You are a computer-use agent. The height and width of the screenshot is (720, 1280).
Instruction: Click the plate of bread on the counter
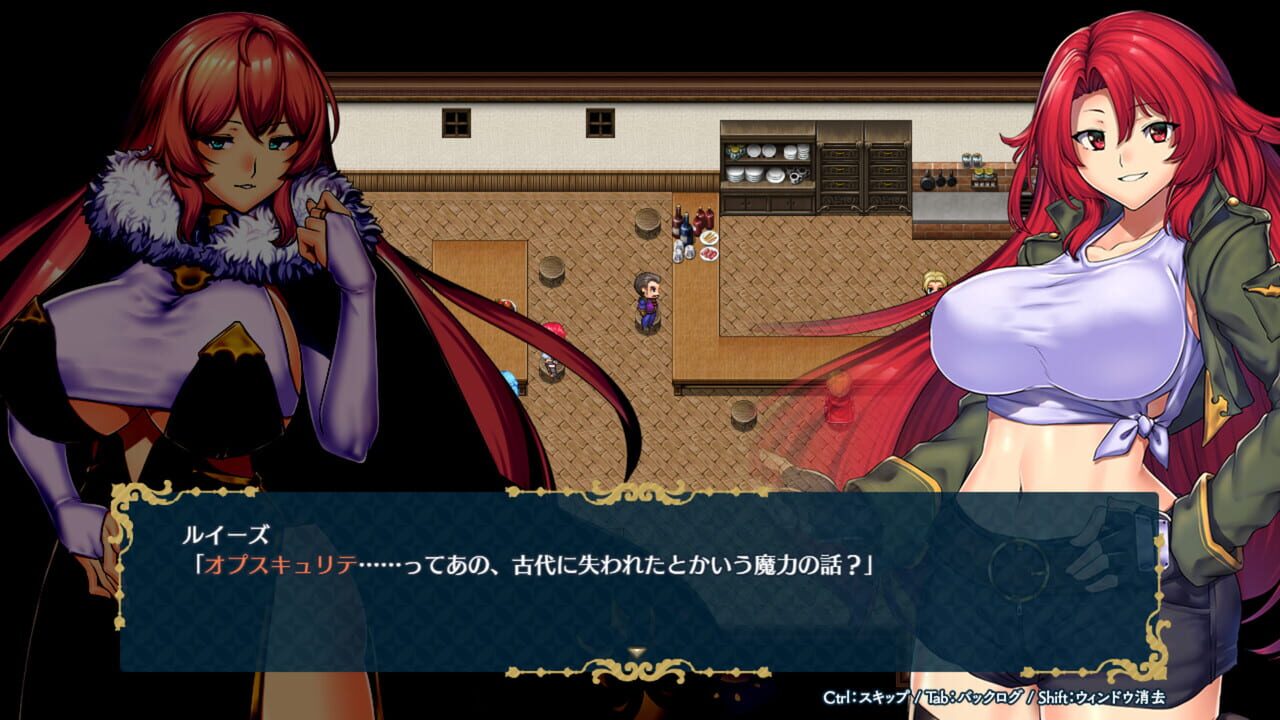click(x=709, y=236)
